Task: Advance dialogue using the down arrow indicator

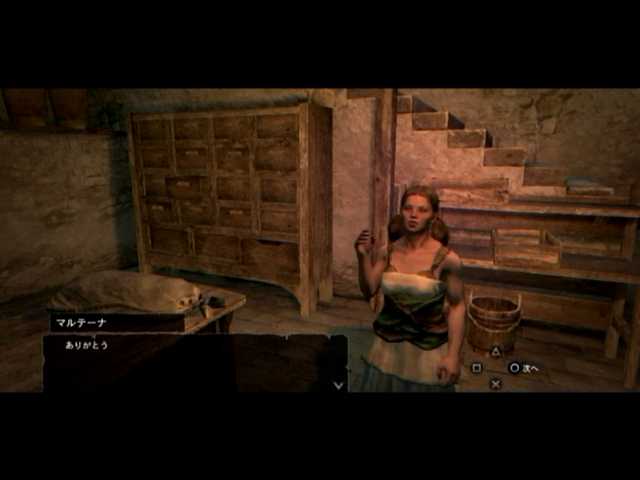Action: coord(338,384)
